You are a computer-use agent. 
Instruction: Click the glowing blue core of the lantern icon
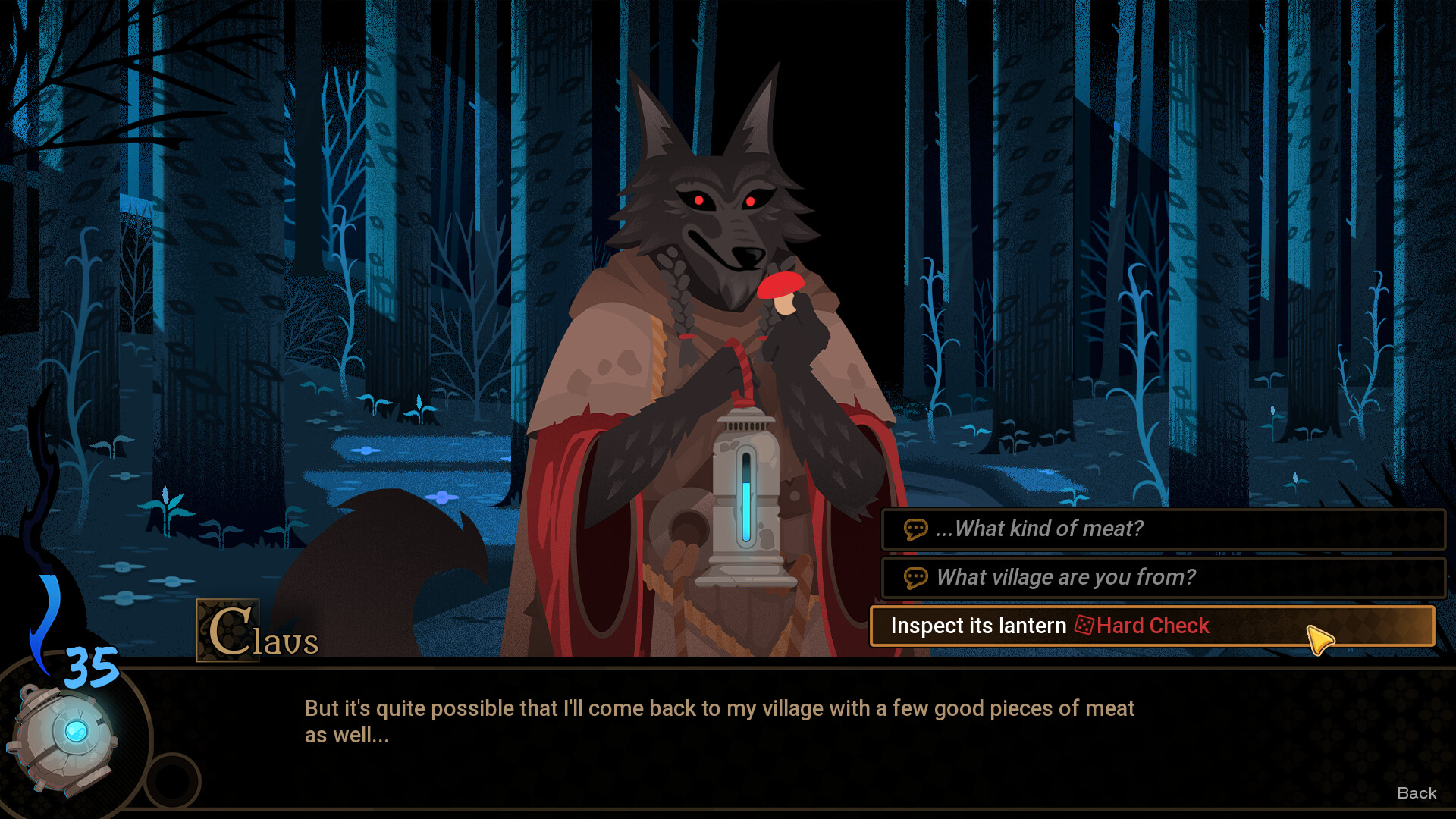pos(76,730)
